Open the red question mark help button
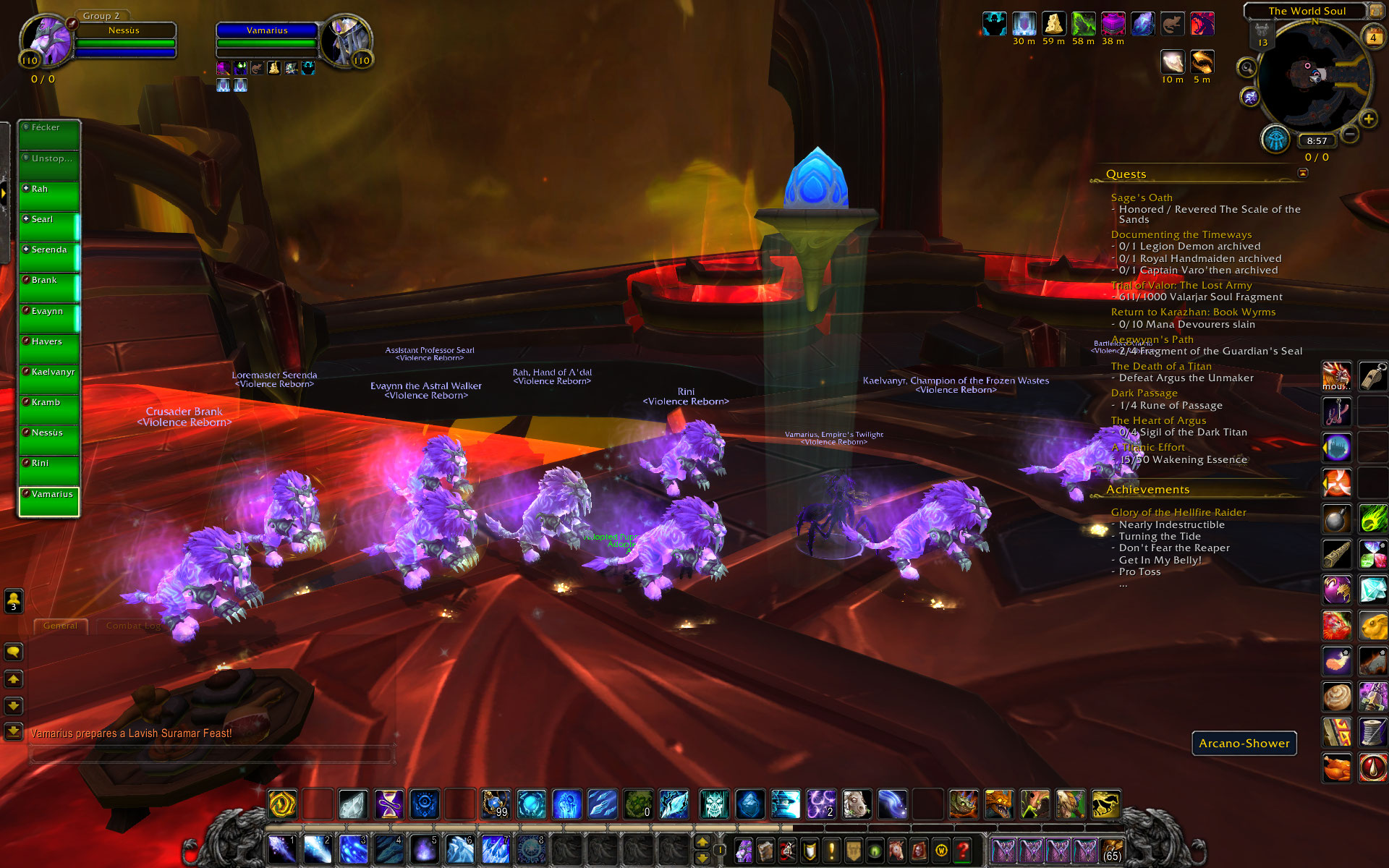 click(x=962, y=851)
